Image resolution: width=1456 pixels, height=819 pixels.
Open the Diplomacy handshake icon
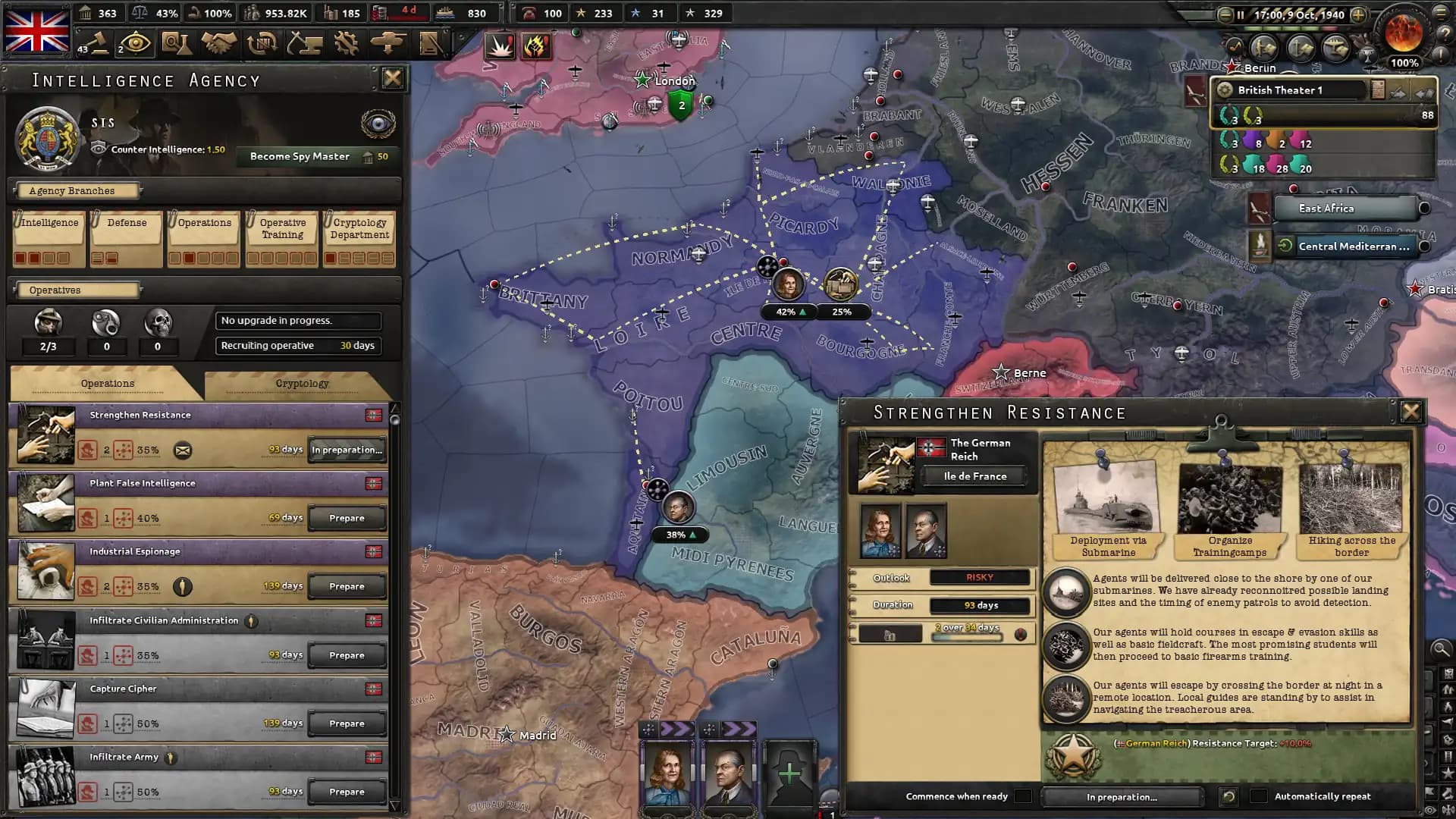(x=219, y=44)
